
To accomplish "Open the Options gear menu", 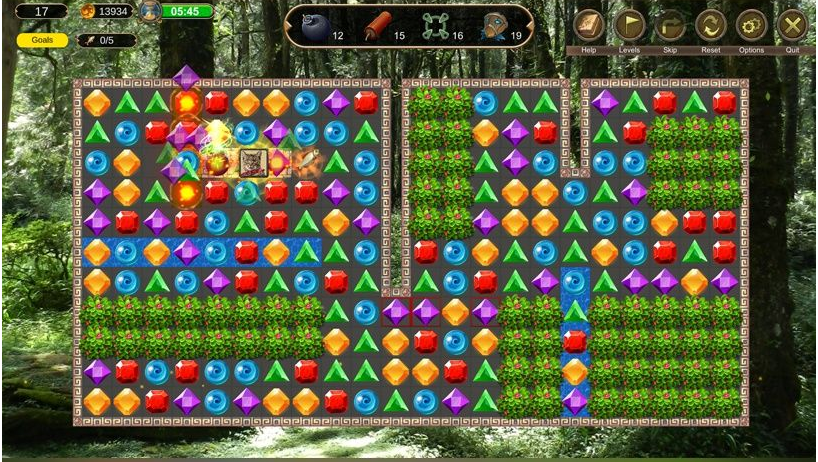I will point(751,25).
